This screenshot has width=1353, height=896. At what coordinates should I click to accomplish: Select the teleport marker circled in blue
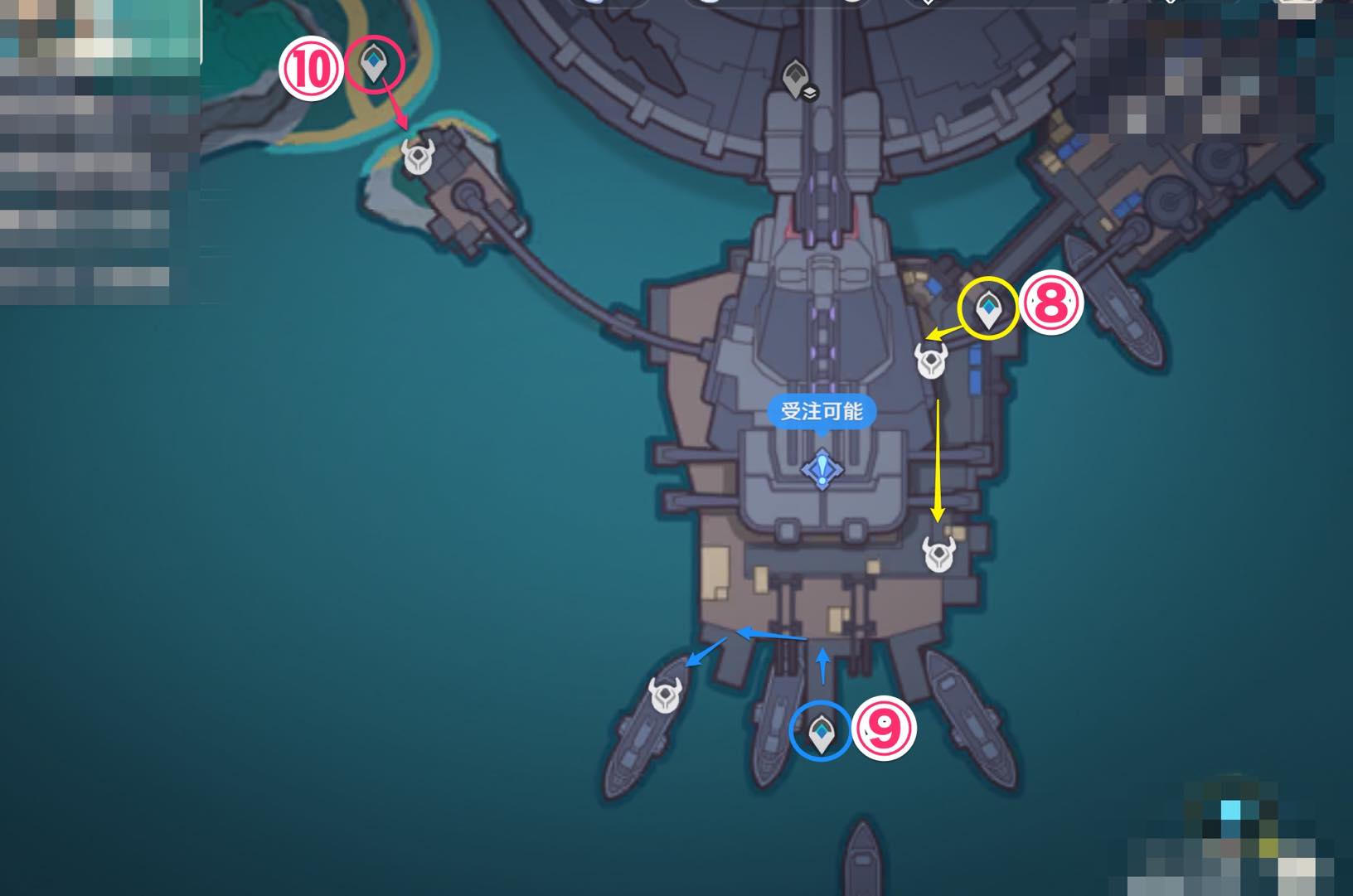[x=821, y=733]
